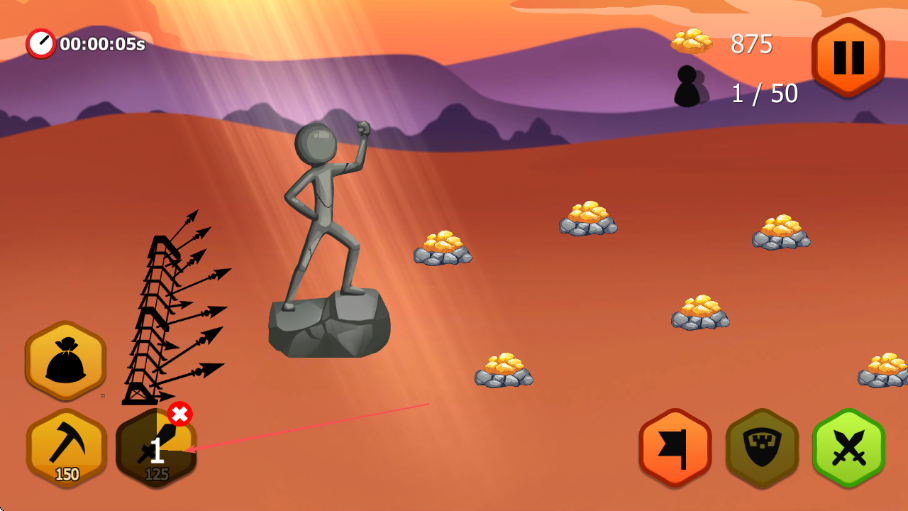Open the money bag button

66,361
